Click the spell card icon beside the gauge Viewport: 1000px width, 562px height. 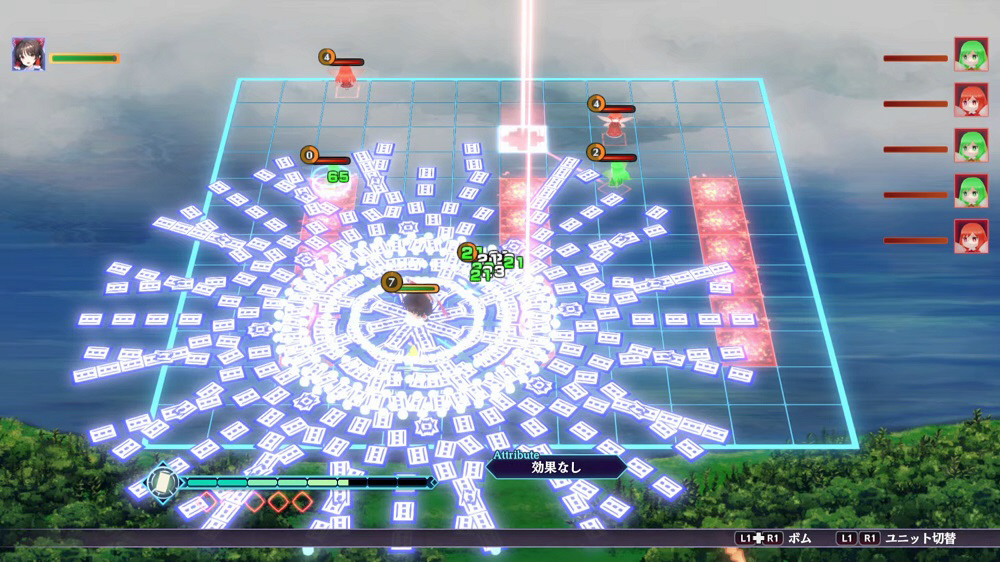point(160,482)
